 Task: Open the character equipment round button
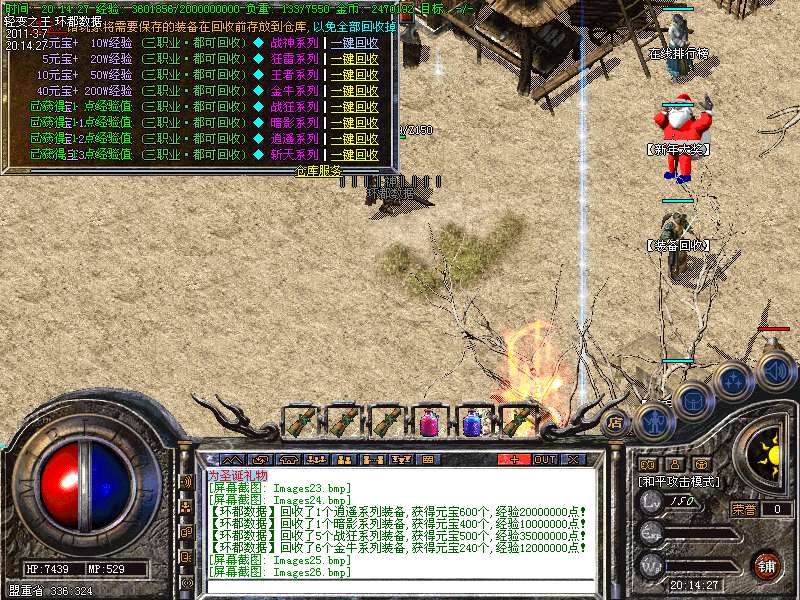[x=654, y=419]
